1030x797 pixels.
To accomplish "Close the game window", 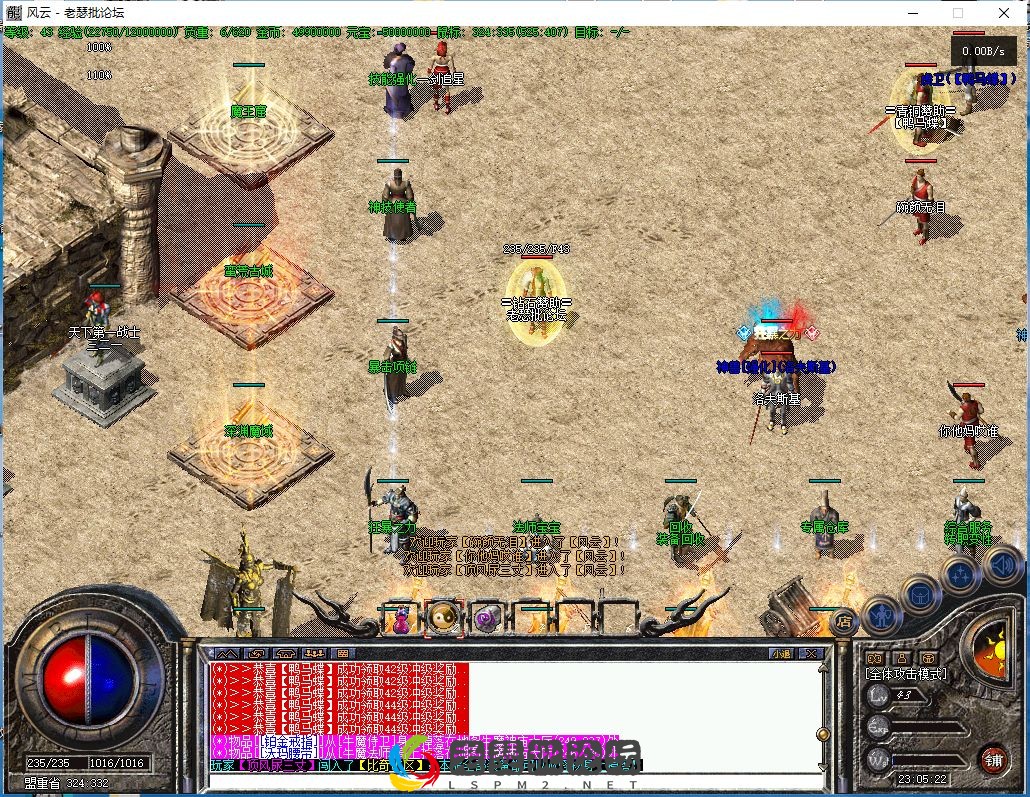I will (x=1005, y=12).
